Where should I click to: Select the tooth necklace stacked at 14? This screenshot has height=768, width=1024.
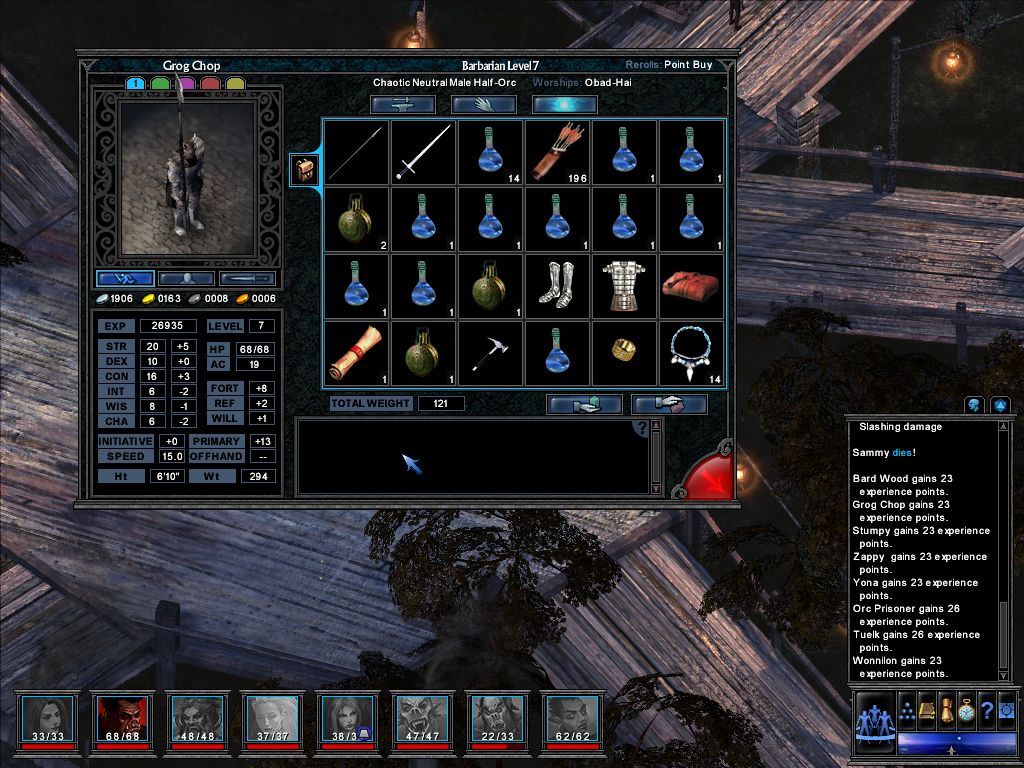691,352
